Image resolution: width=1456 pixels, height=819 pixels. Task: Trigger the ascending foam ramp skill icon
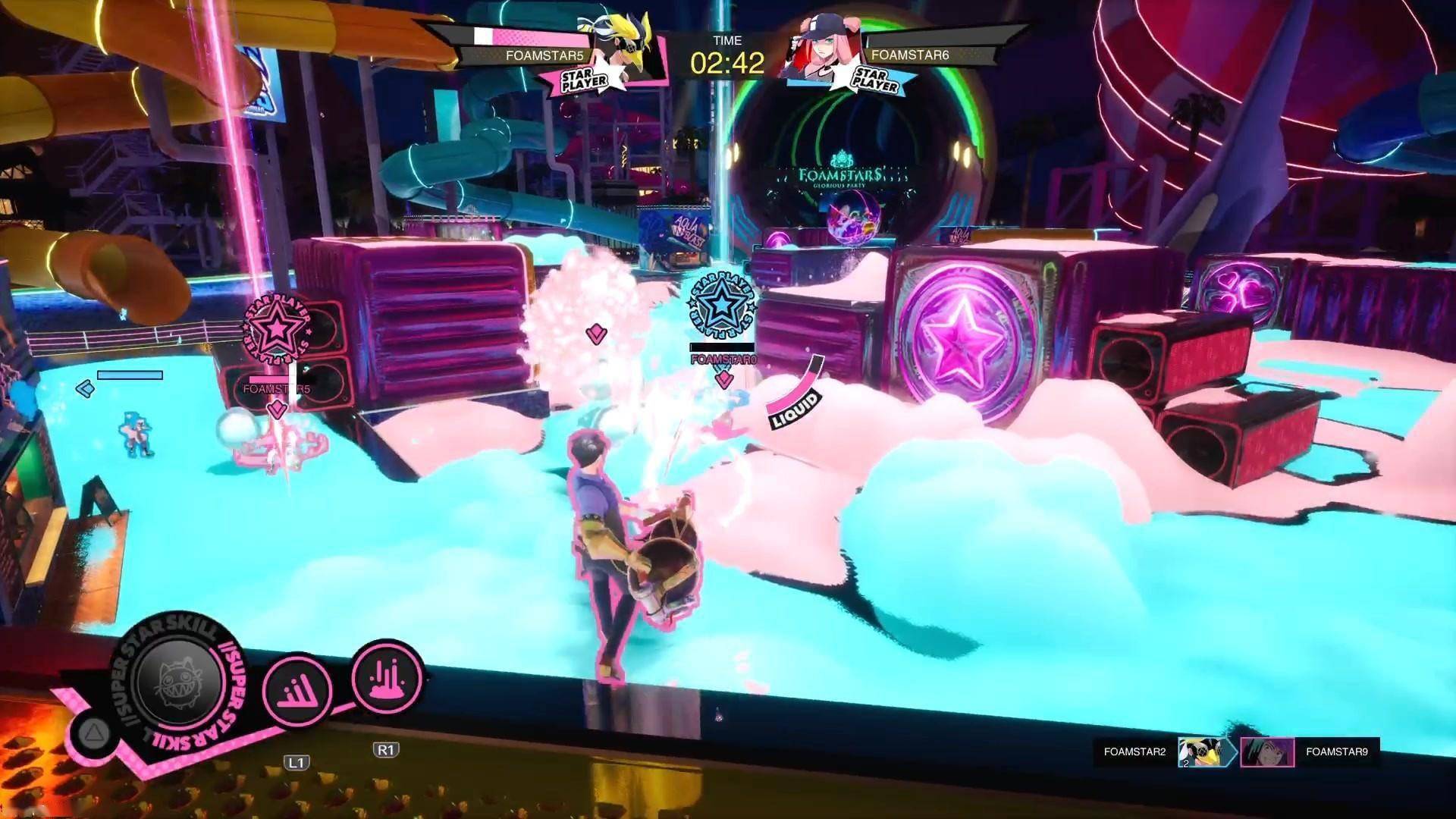[x=297, y=690]
